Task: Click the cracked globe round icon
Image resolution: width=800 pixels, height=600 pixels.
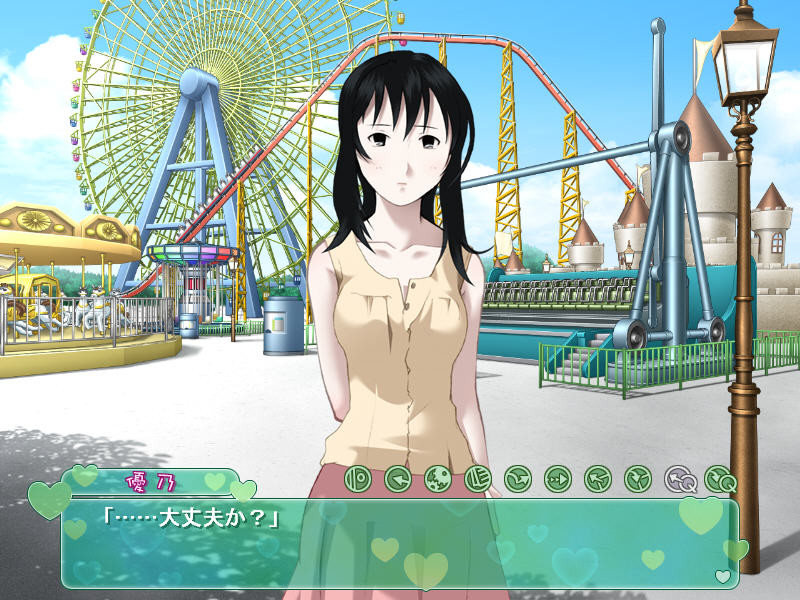Action: (437, 479)
